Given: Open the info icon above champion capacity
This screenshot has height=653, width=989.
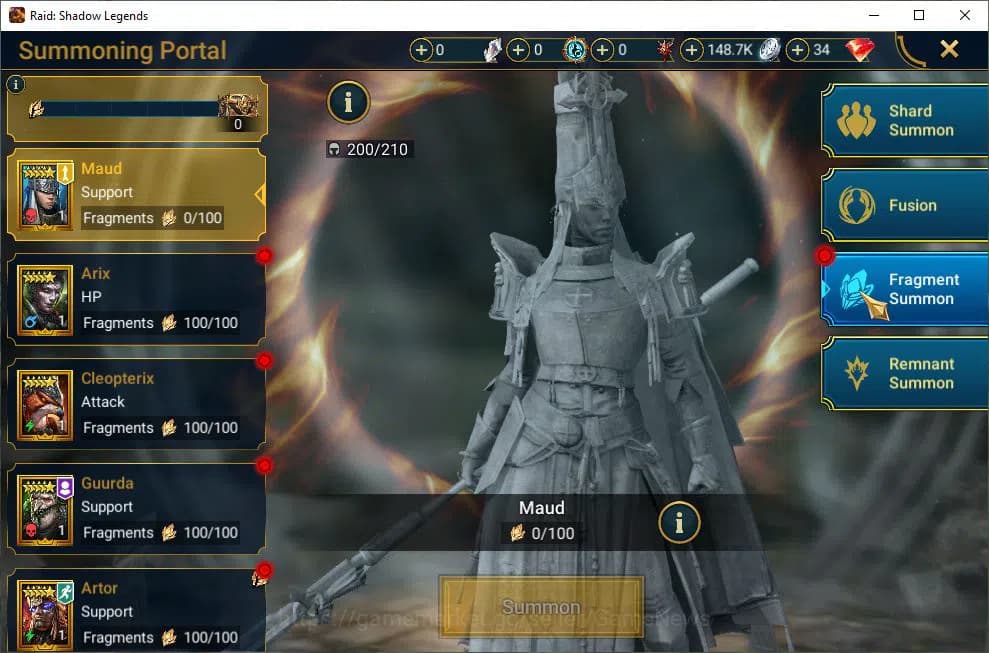Looking at the screenshot, I should [x=348, y=101].
